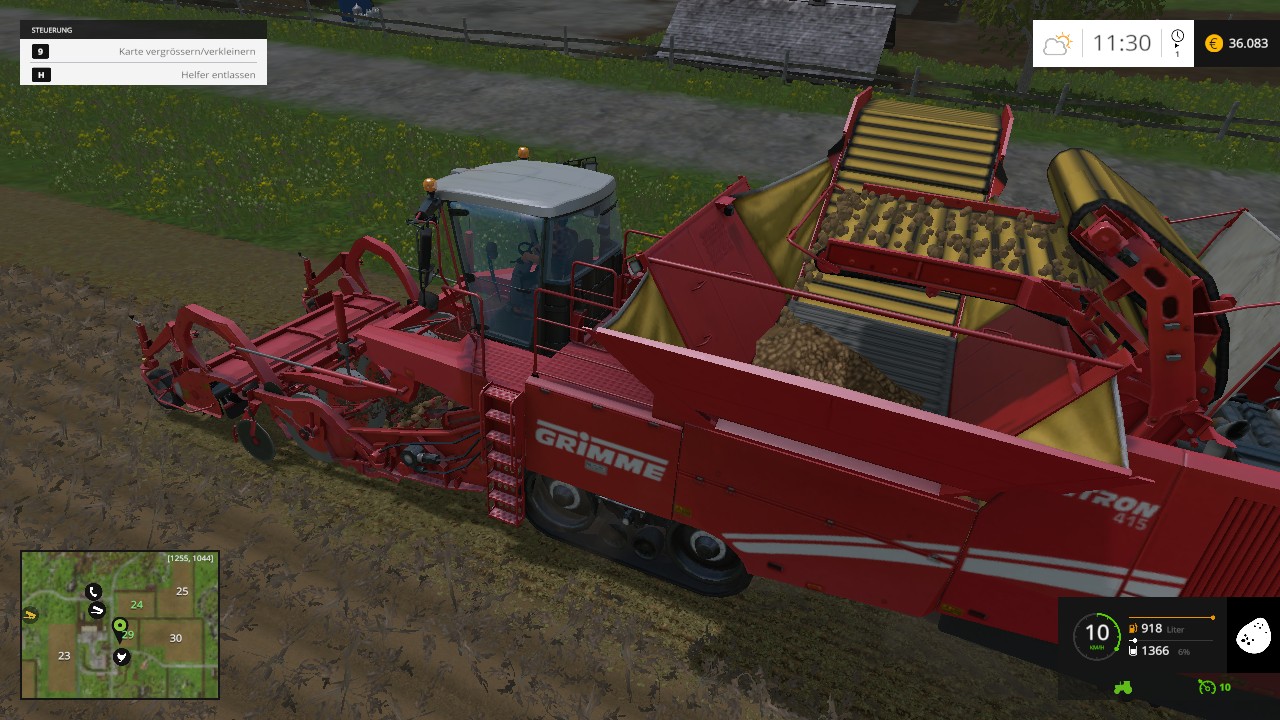Click the phone marker on the minimap
Viewport: 1280px width, 720px height.
click(93, 591)
